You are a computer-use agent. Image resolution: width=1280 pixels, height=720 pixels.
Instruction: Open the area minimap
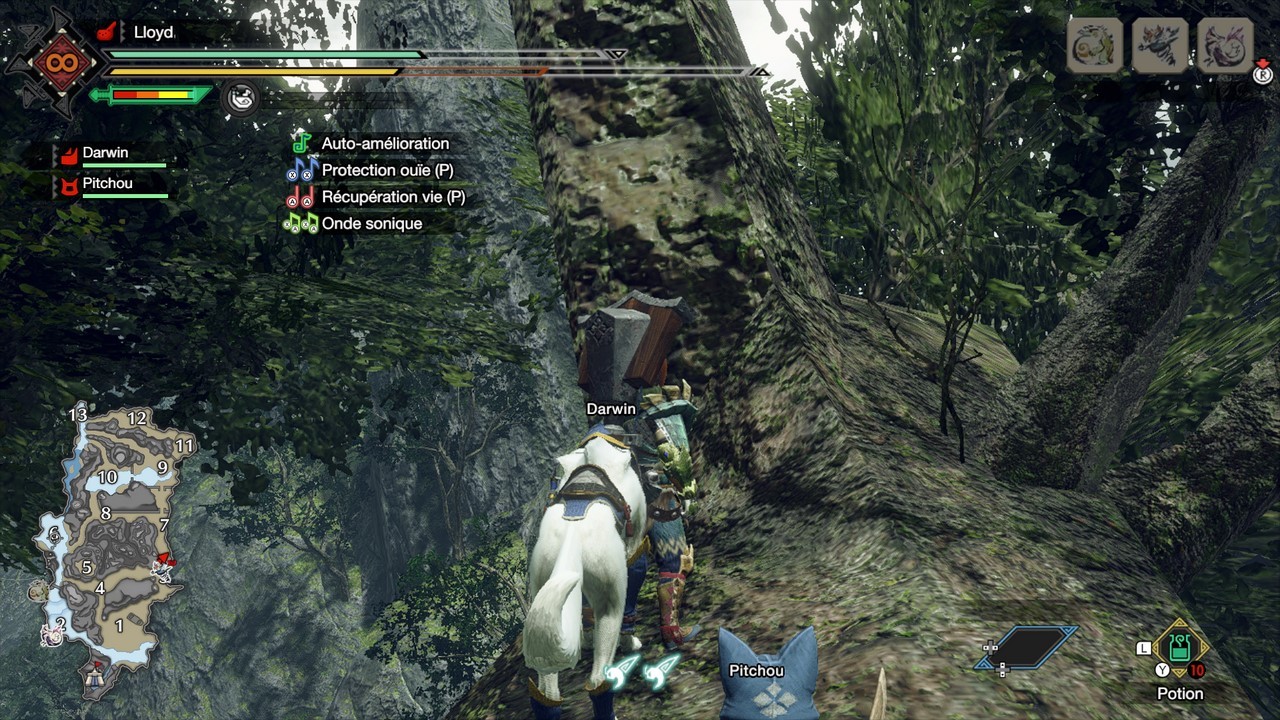[110, 540]
